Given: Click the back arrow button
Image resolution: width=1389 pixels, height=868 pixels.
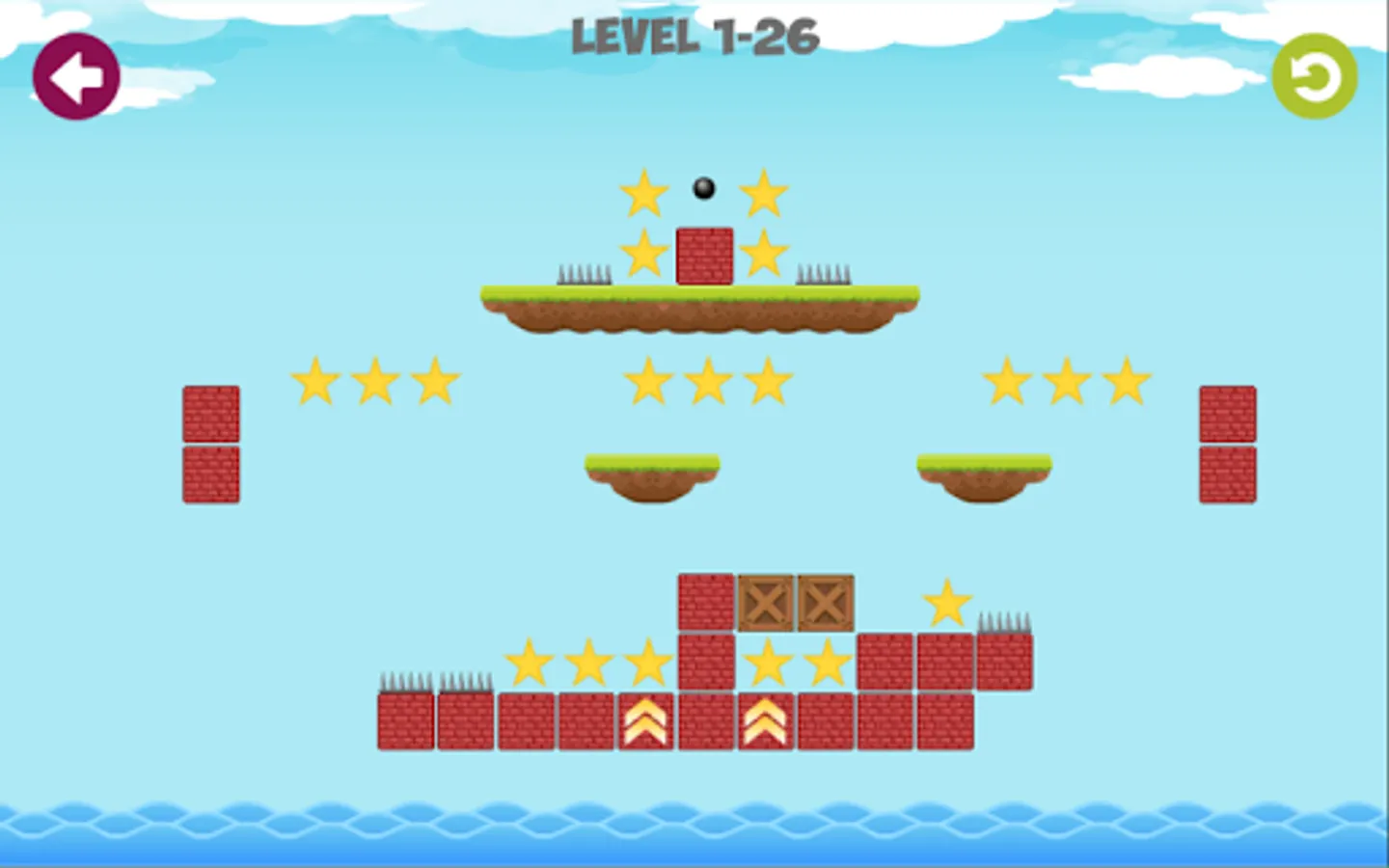Looking at the screenshot, I should point(77,77).
